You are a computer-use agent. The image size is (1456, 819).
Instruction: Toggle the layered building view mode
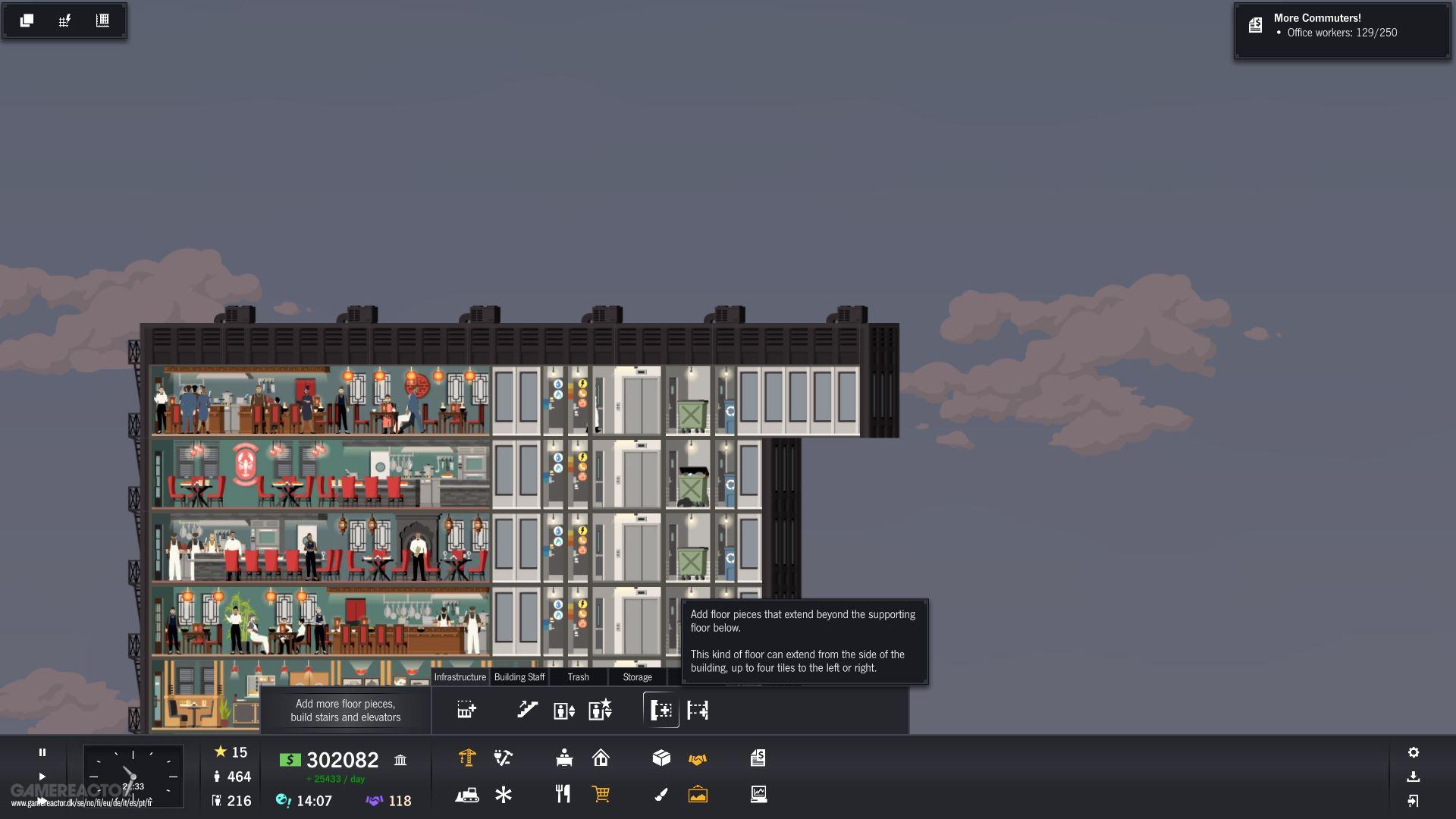27,20
